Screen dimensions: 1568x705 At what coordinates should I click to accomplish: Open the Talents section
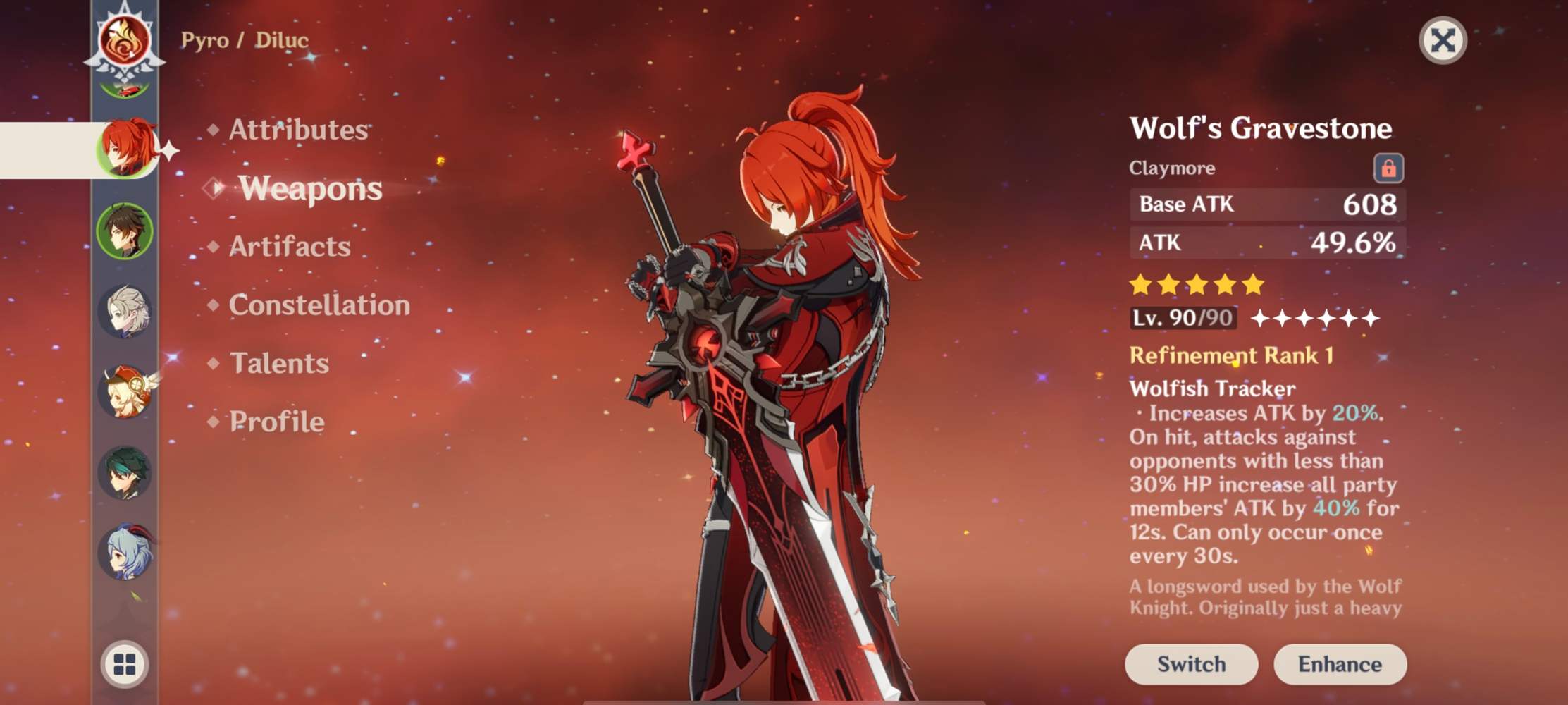(278, 364)
